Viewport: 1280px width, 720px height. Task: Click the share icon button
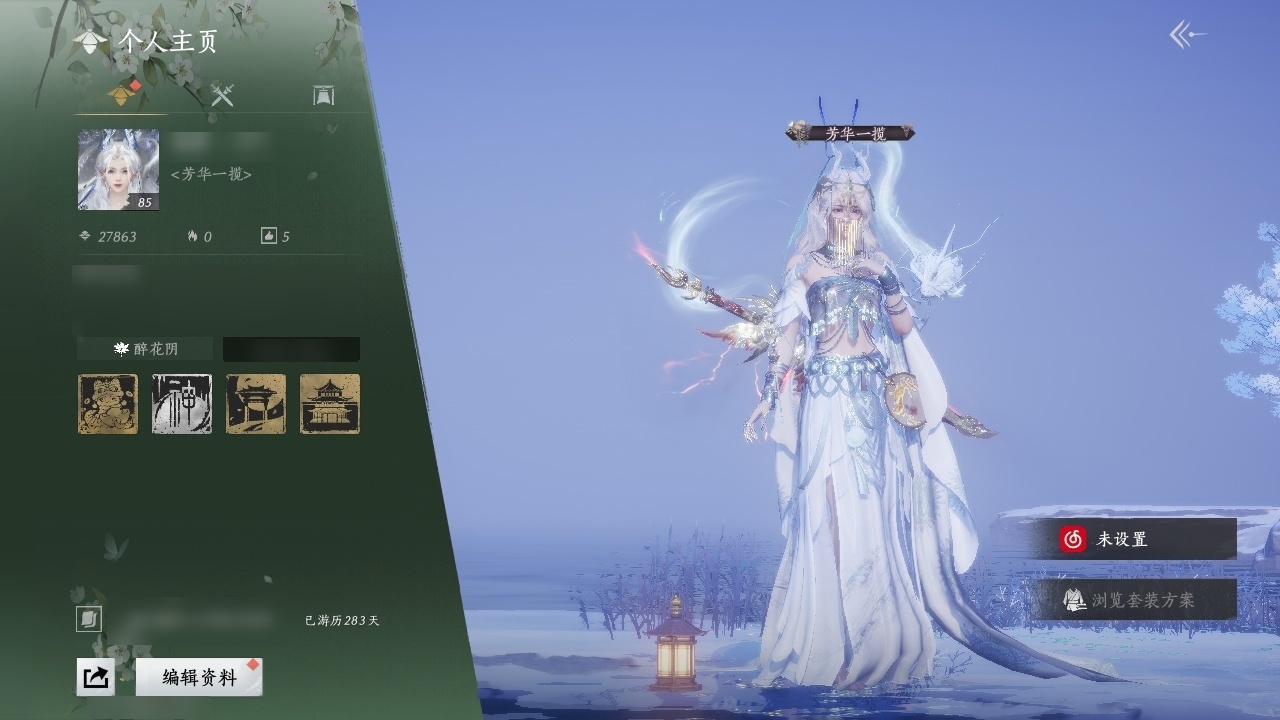tap(95, 677)
